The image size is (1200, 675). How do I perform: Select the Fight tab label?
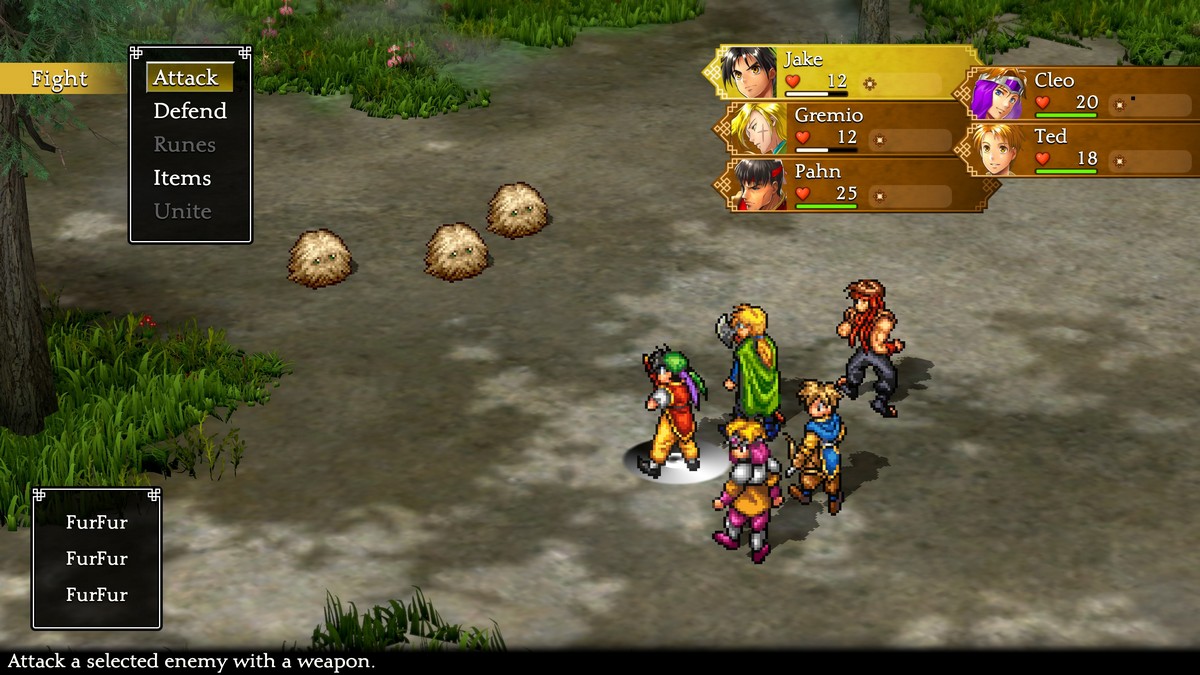click(x=60, y=79)
